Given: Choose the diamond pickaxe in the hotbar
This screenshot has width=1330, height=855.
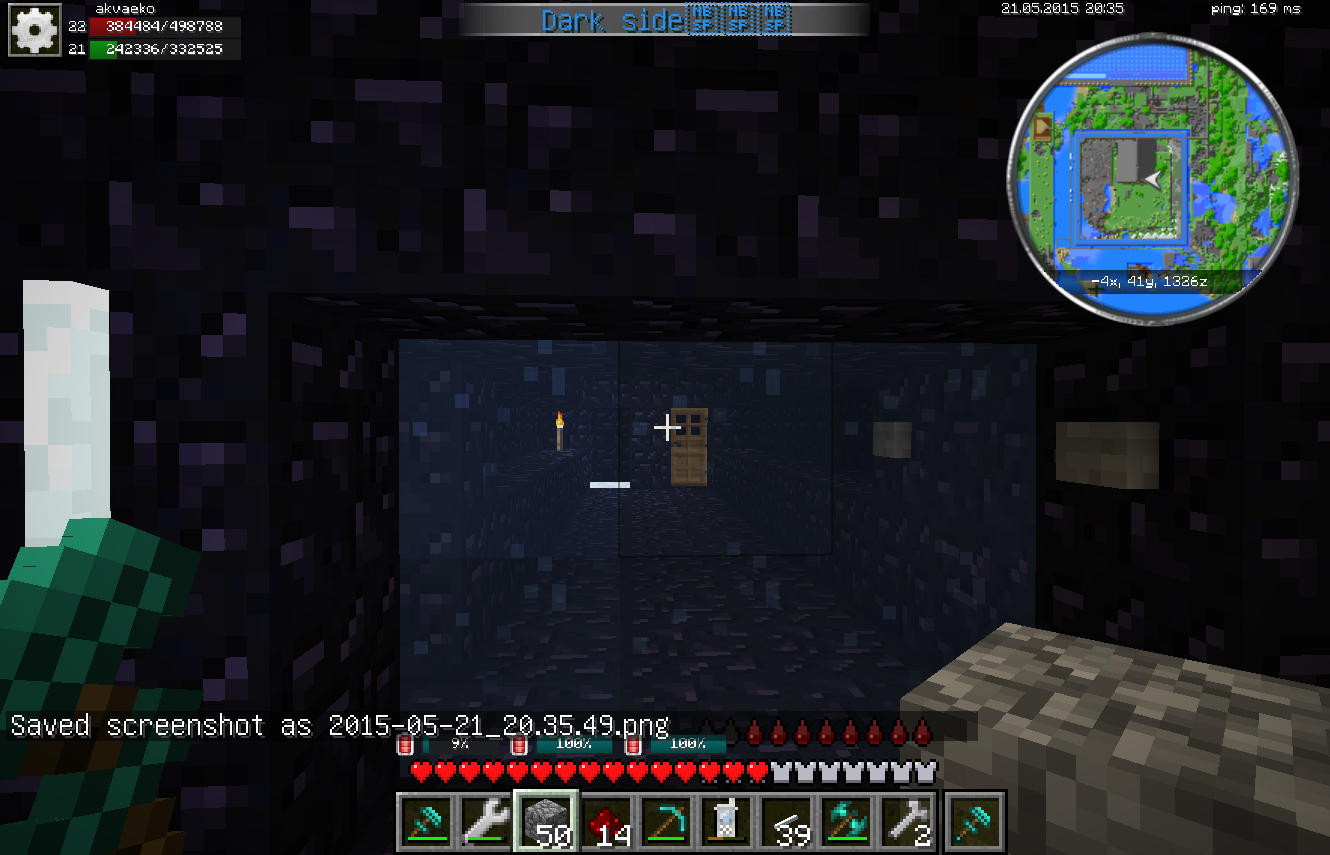Looking at the screenshot, I should point(665,822).
